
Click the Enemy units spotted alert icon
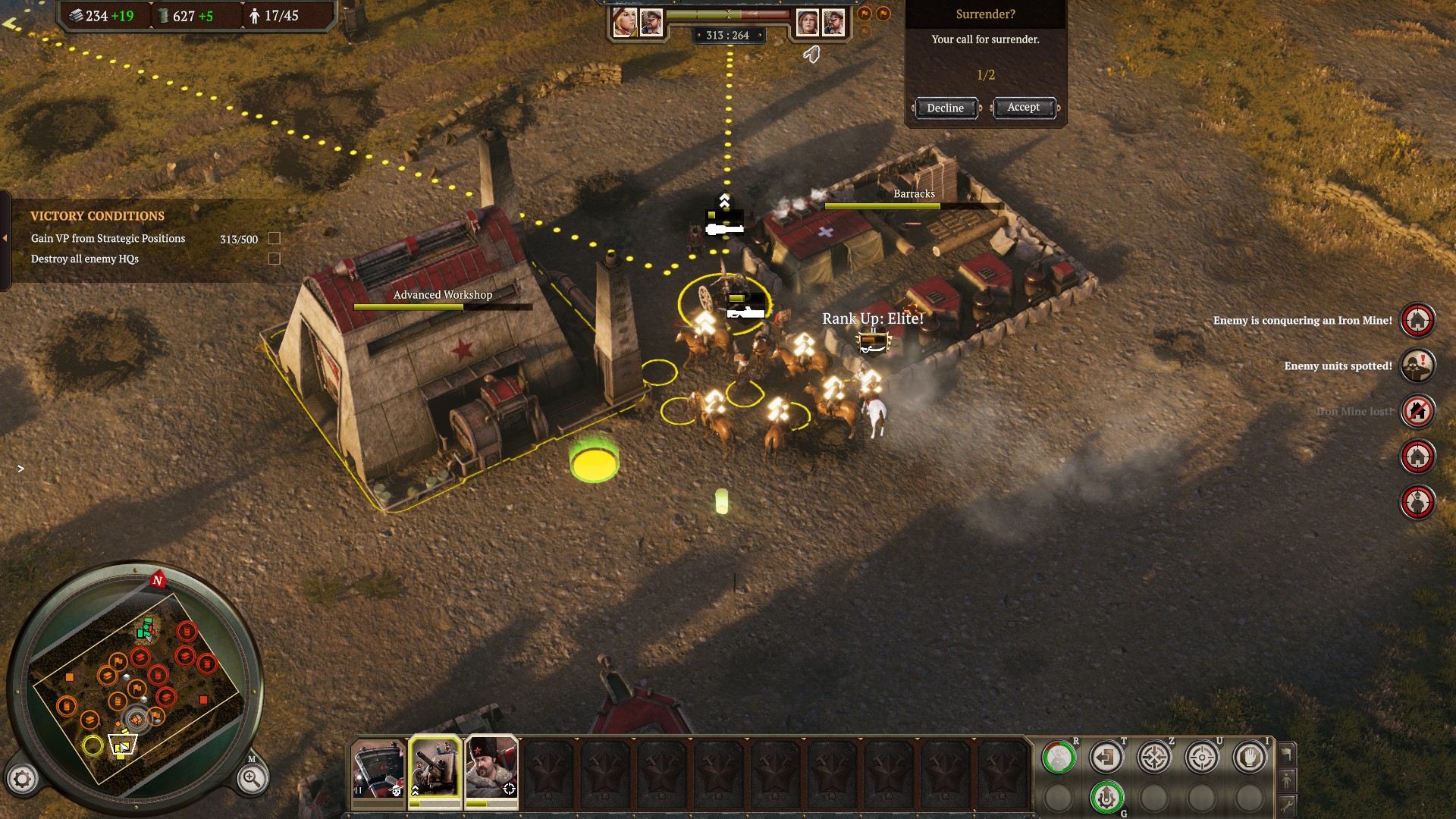[1417, 366]
